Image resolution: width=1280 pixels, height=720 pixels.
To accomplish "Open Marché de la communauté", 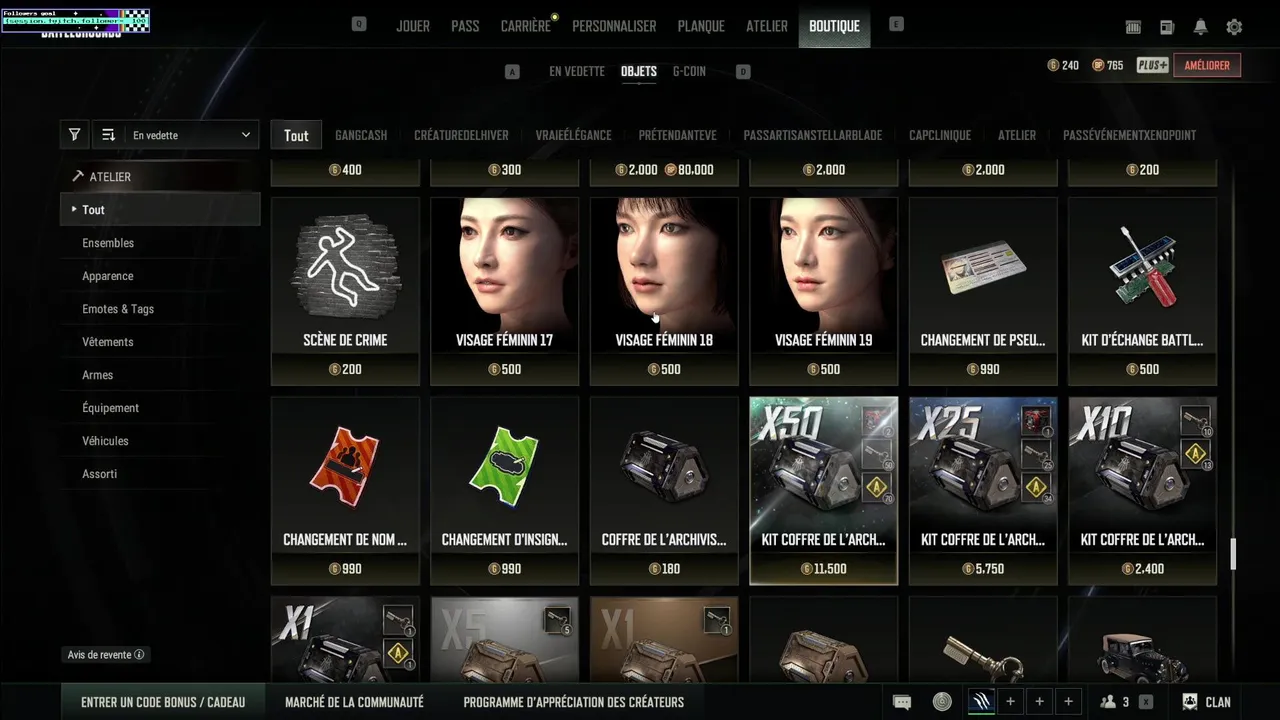I will click(x=354, y=702).
